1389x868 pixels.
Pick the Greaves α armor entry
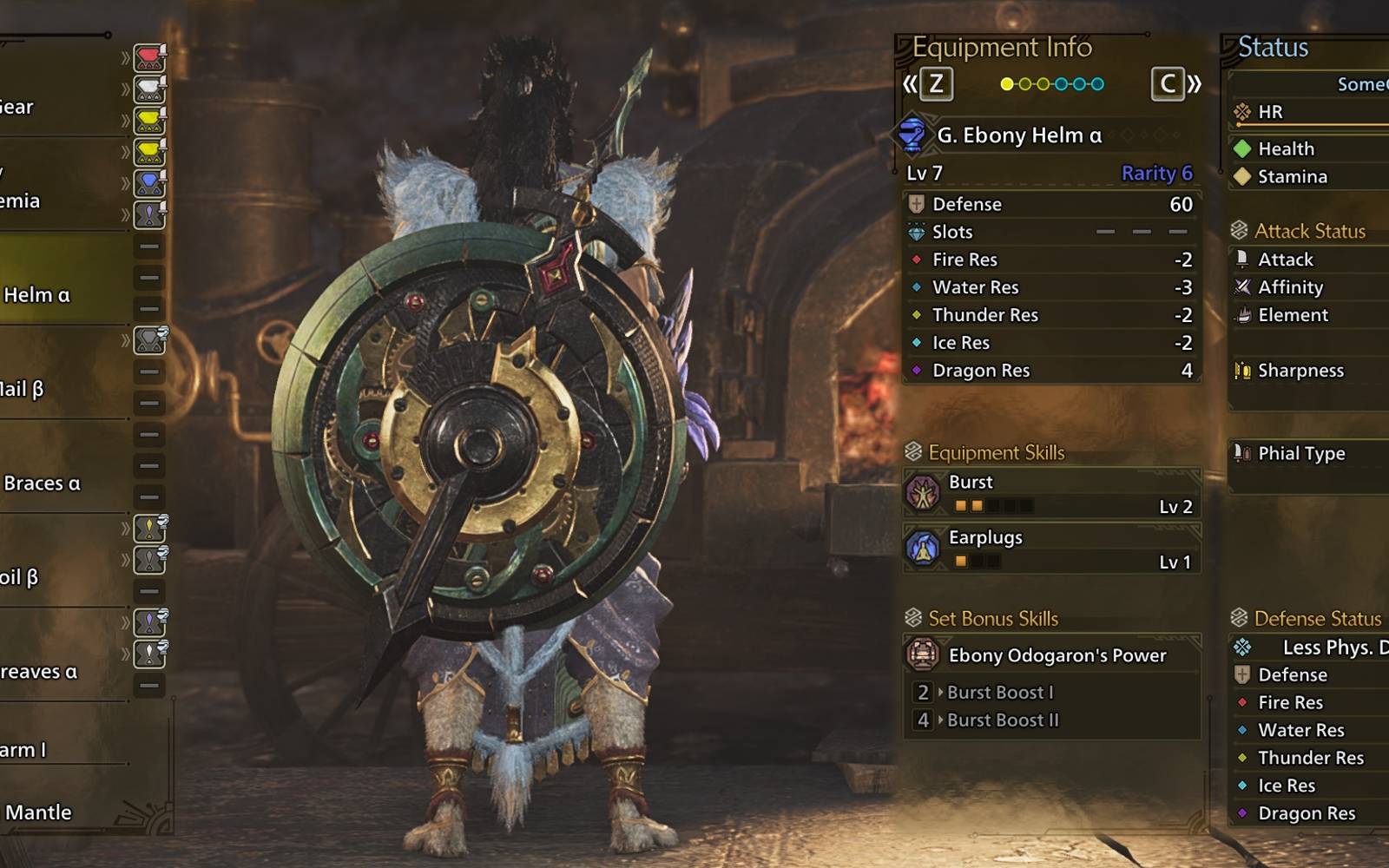40,672
